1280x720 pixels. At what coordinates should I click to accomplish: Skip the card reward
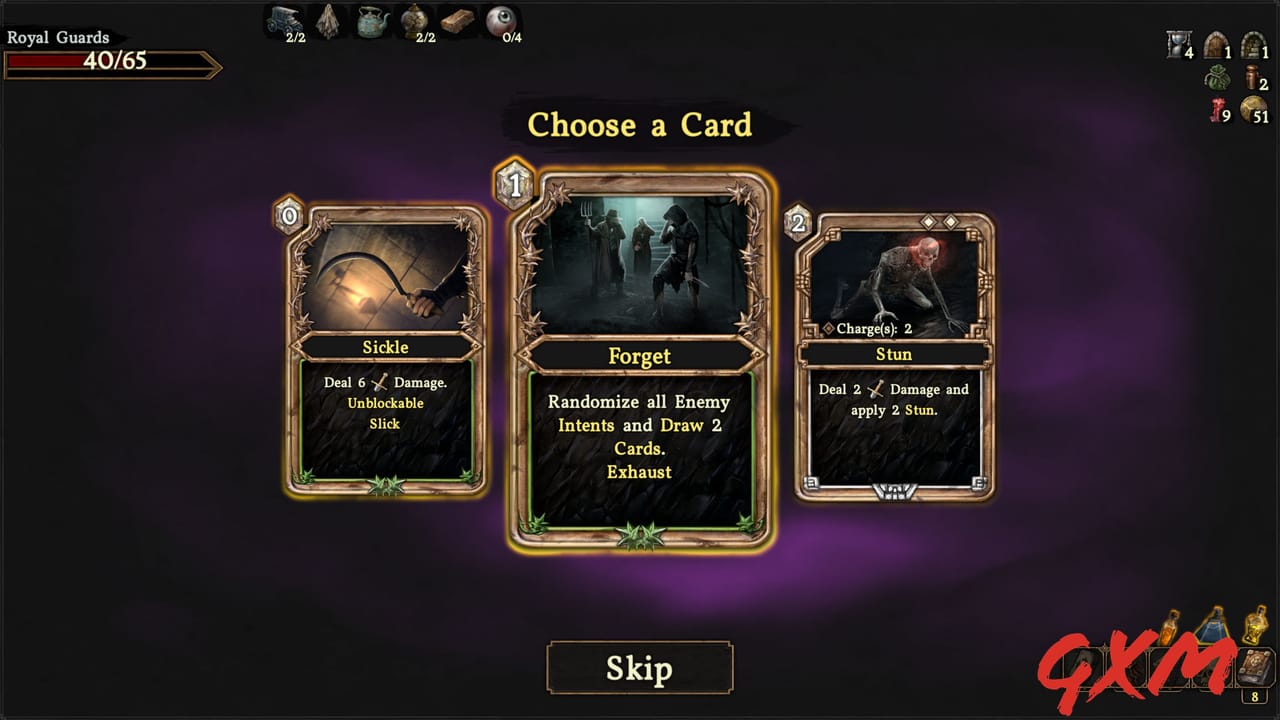click(x=639, y=668)
